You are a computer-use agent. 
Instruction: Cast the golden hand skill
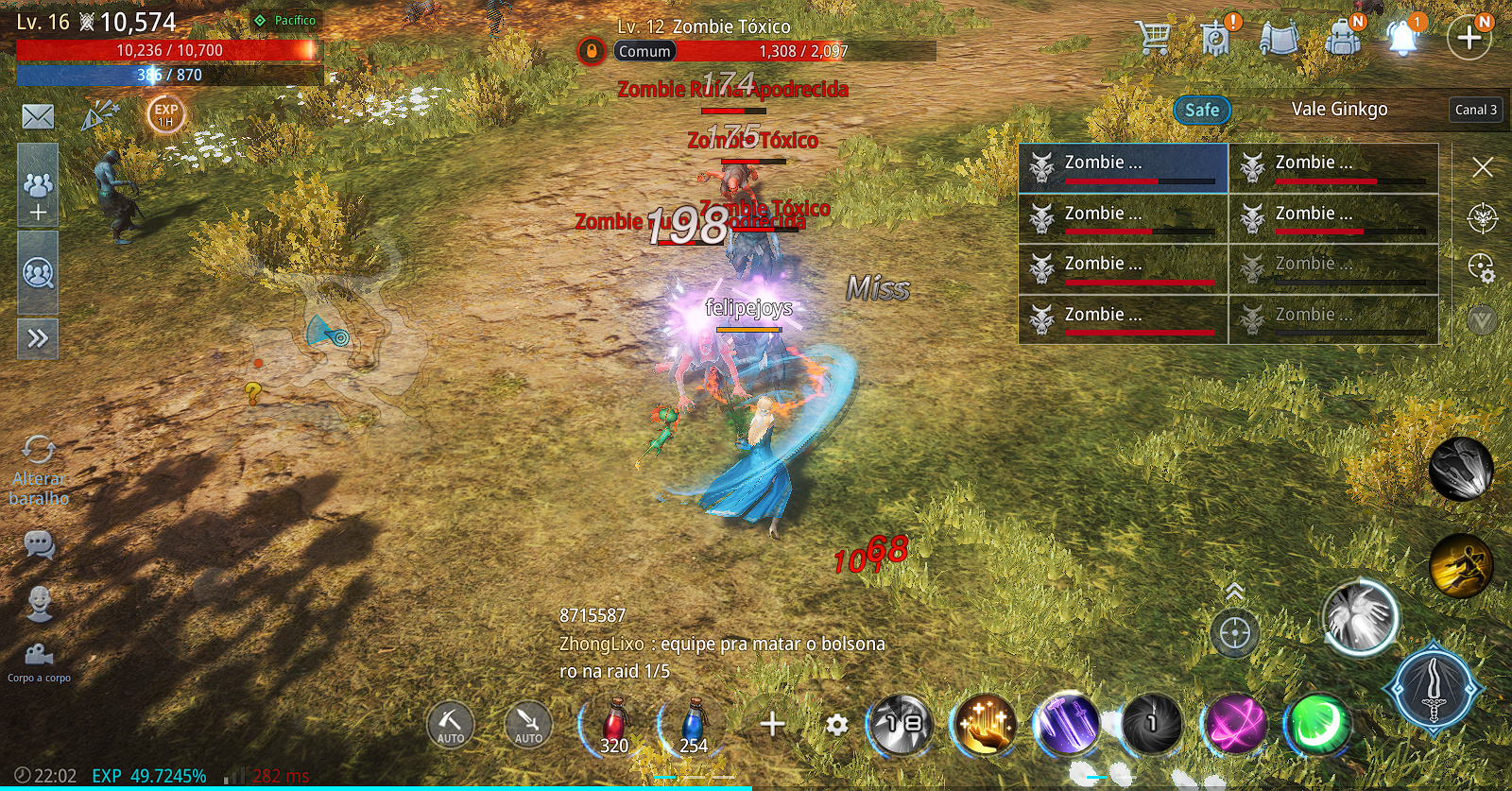pos(985,725)
